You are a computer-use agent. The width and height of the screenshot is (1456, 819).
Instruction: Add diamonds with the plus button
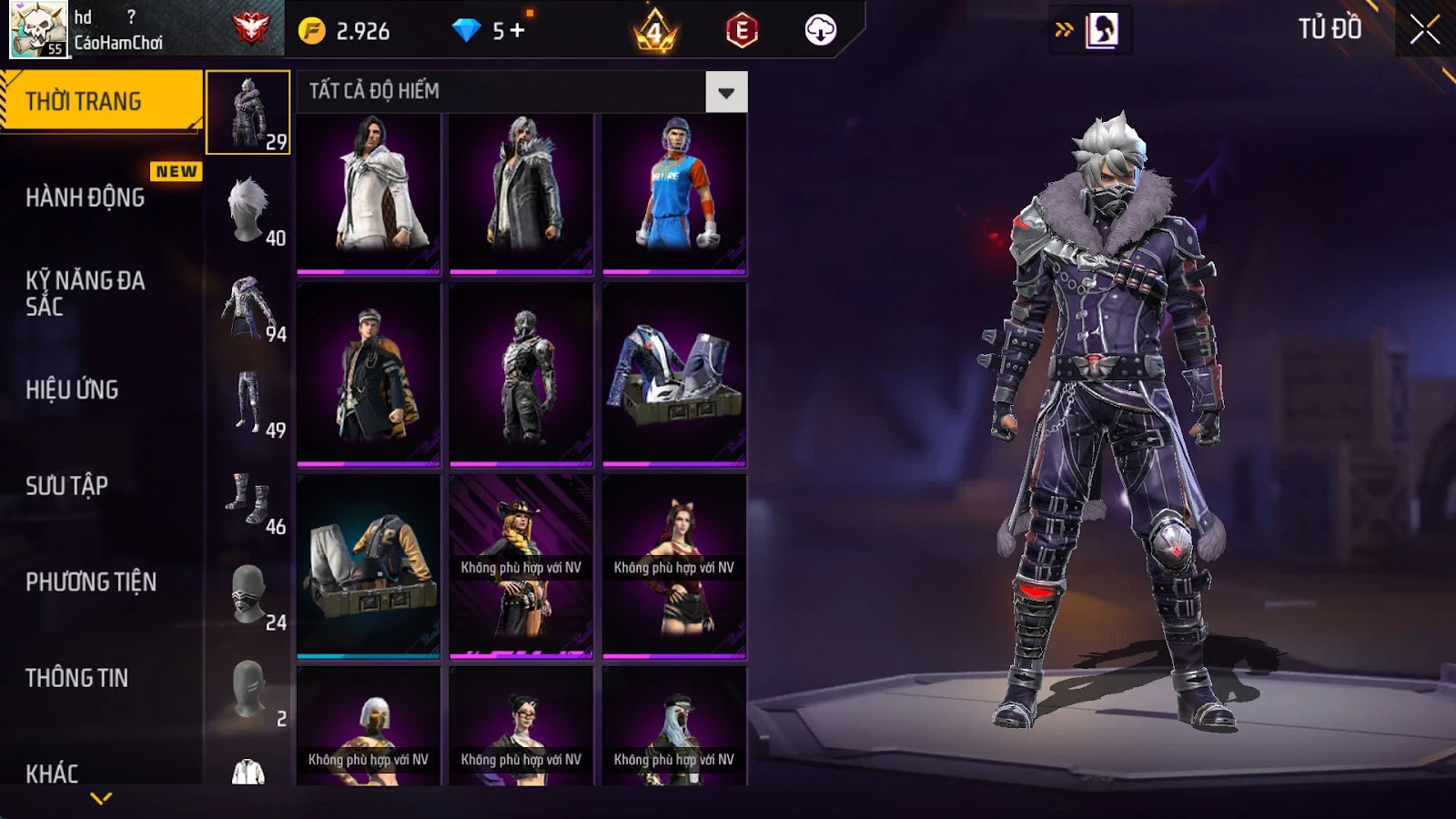[x=518, y=30]
